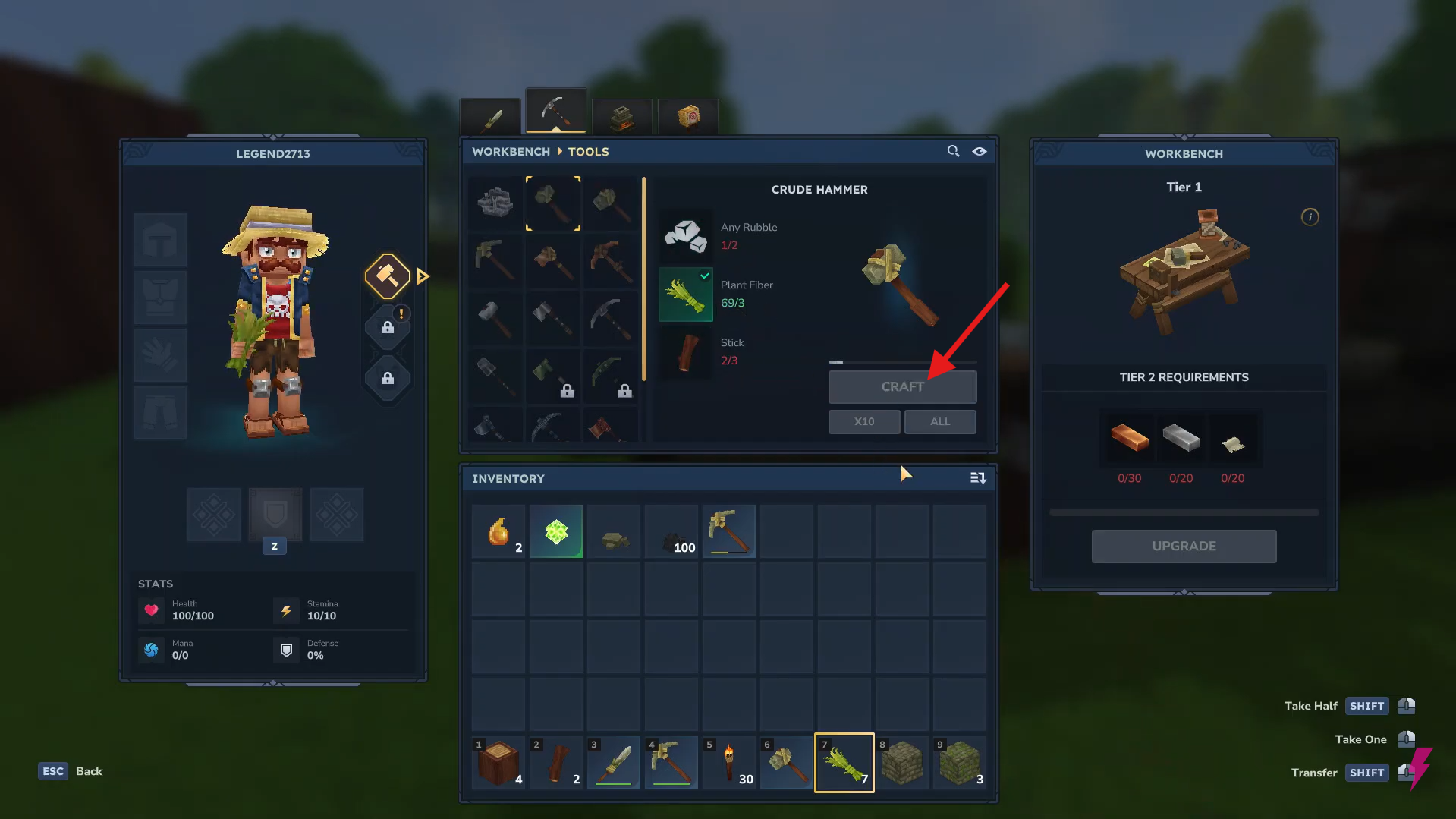The height and width of the screenshot is (819, 1456).
Task: Switch to the weapons category tab
Action: pyautogui.click(x=489, y=118)
